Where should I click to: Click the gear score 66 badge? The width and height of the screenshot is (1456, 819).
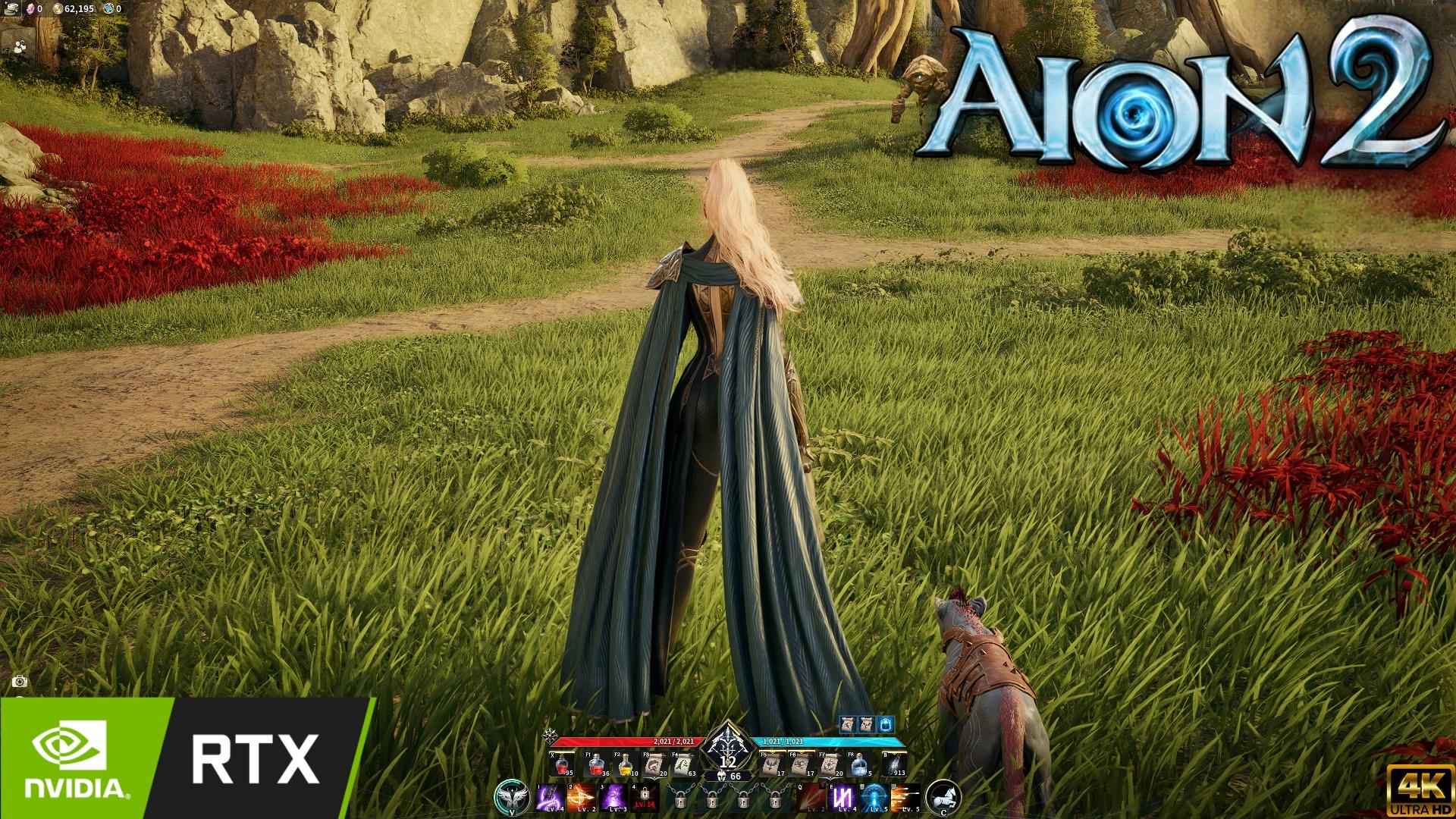click(x=728, y=775)
